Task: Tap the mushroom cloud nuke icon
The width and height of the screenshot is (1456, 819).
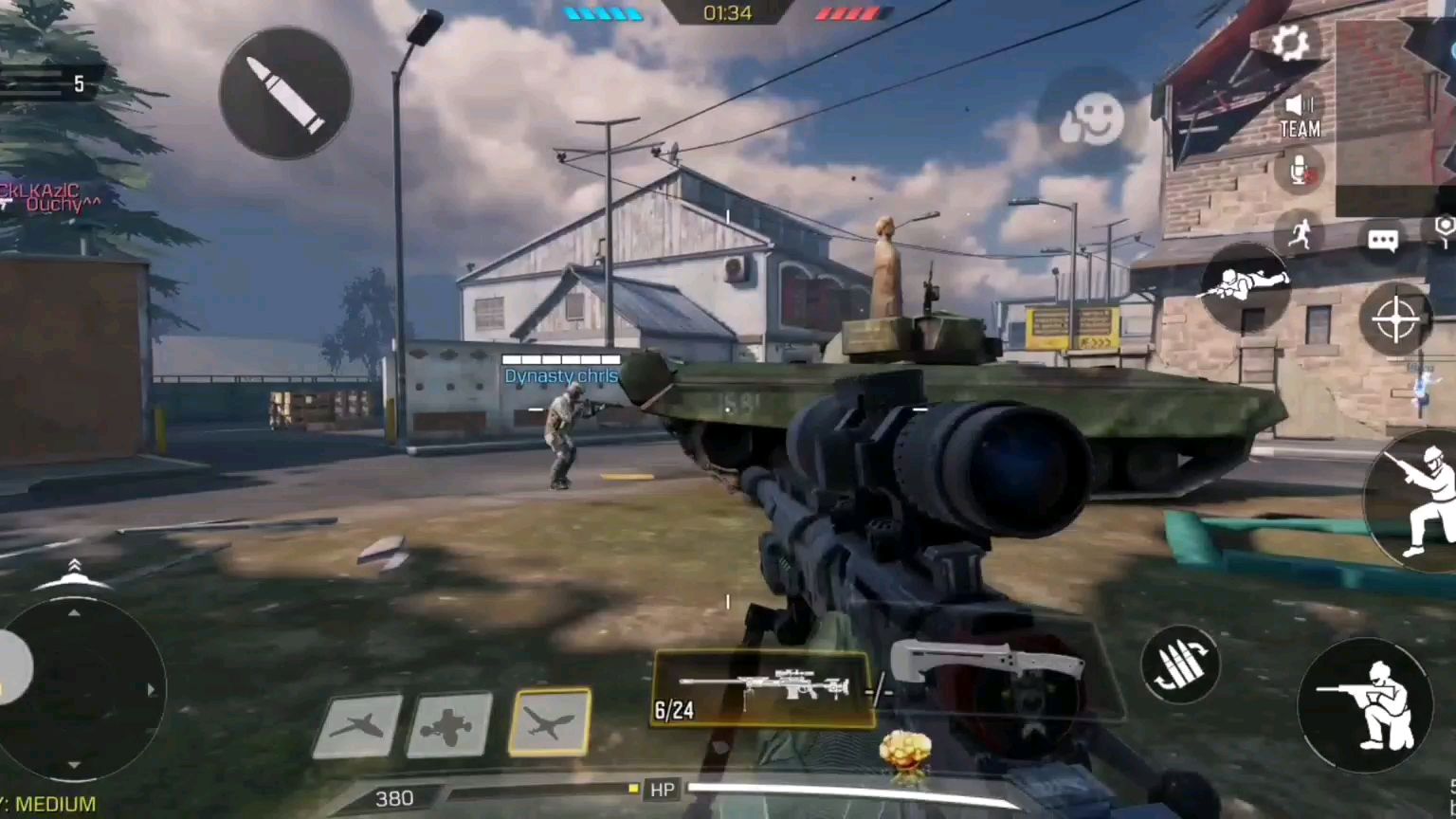Action: (x=905, y=755)
